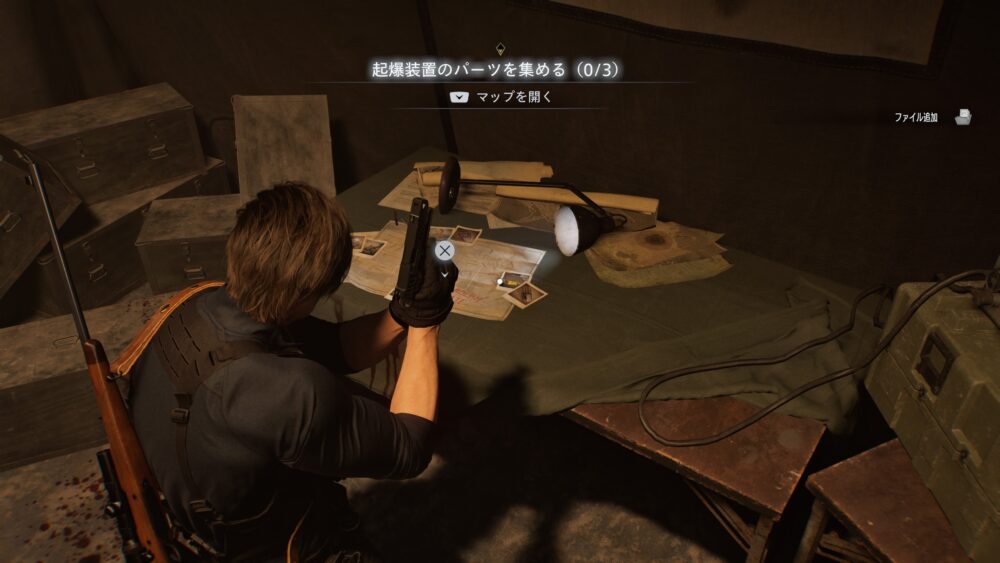
Task: Click the diamond objective marker above the objective
Action: pyautogui.click(x=500, y=47)
